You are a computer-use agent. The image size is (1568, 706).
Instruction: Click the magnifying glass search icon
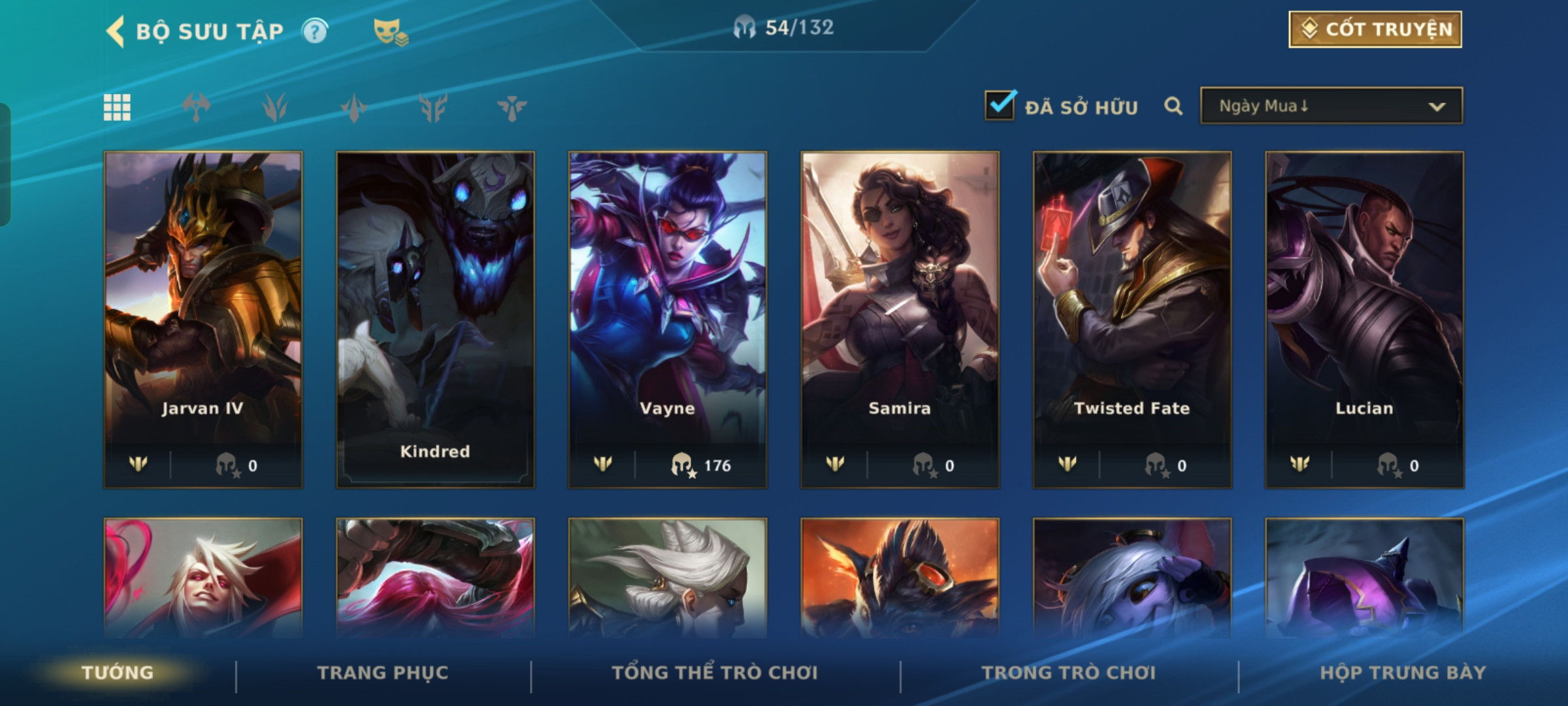coord(1173,106)
